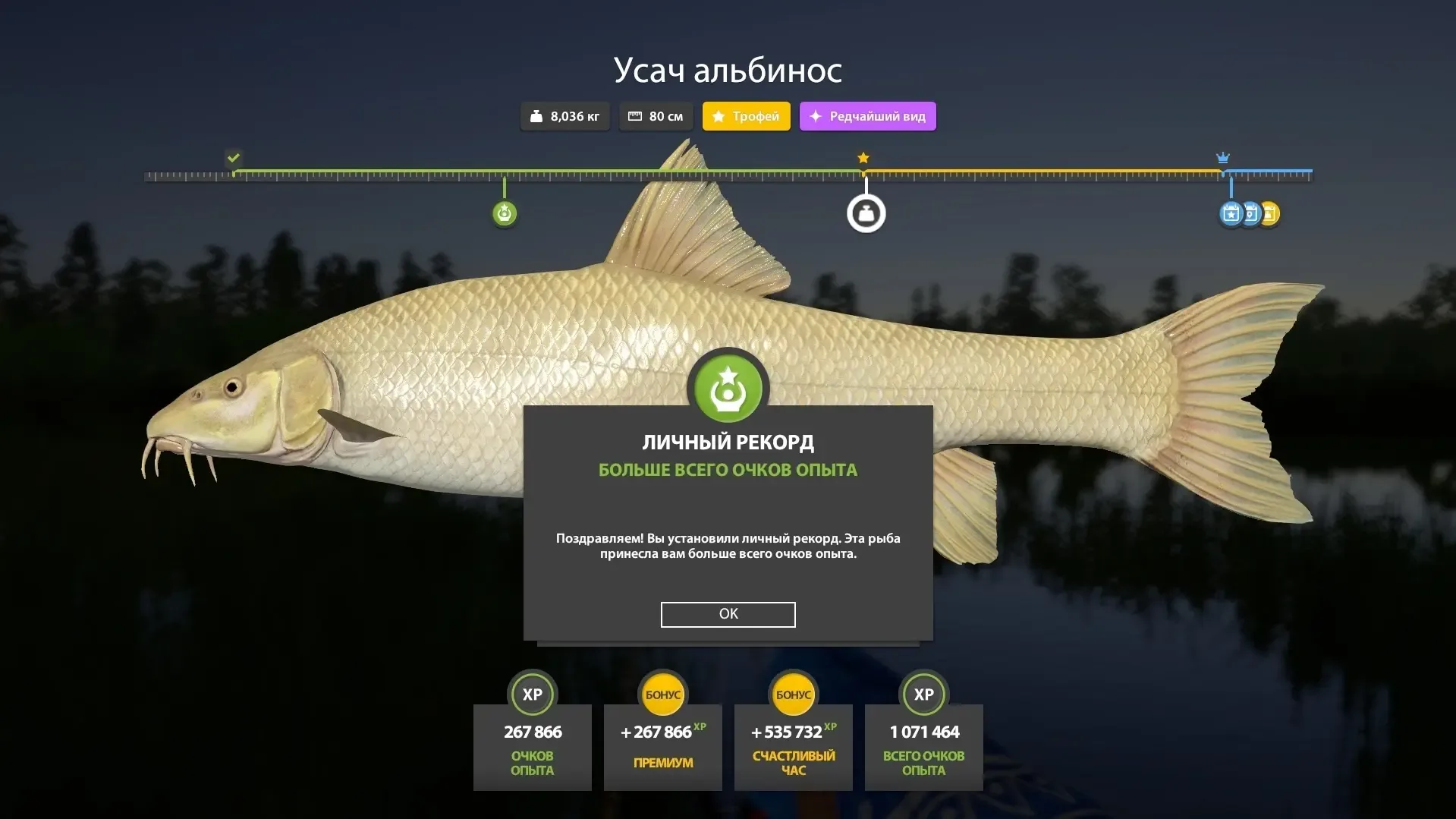Screen dimensions: 1456x819
Task: Click the gold calendar record marker
Action: pos(1272,214)
